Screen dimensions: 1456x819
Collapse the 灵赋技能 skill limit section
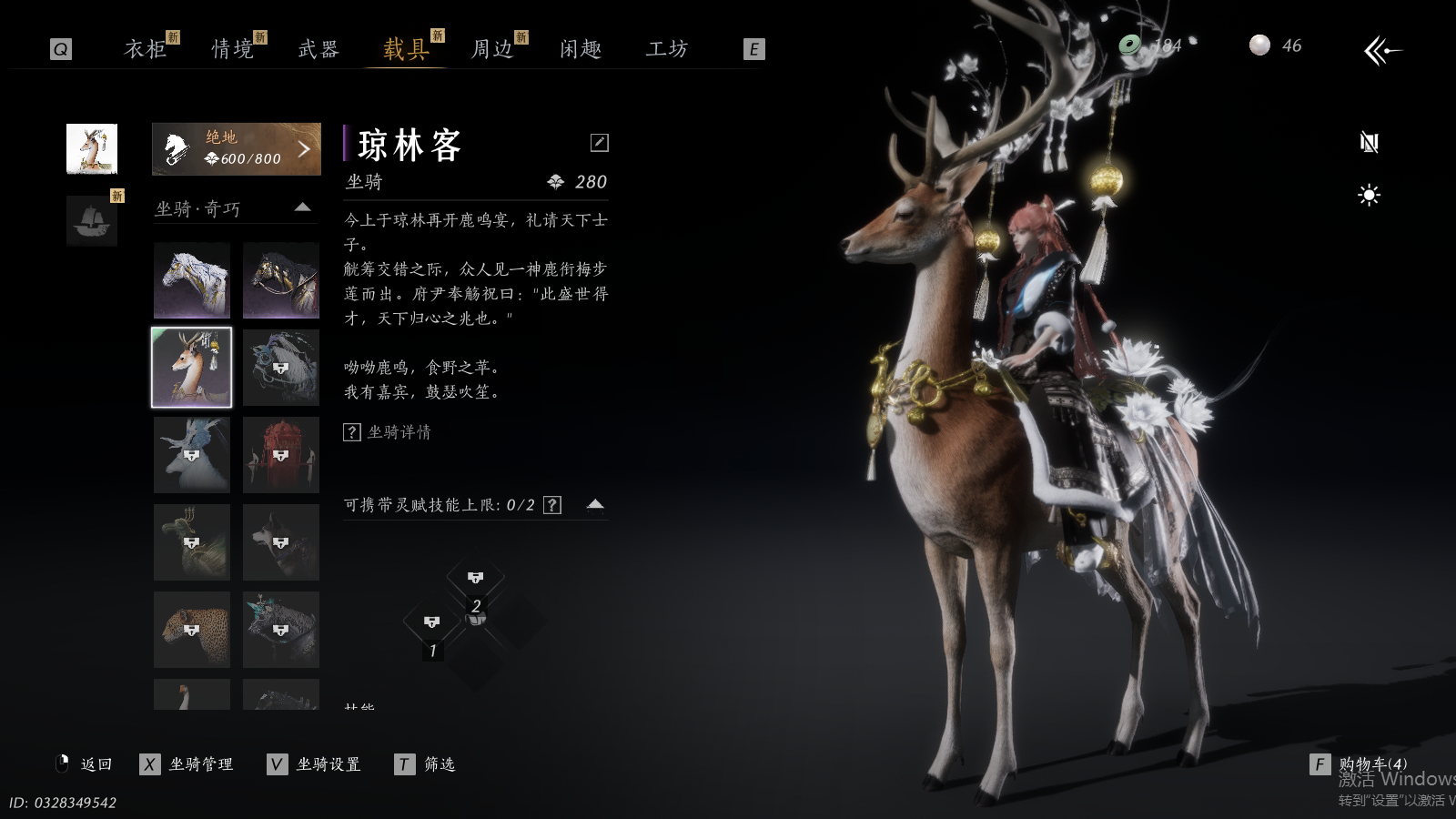(595, 504)
